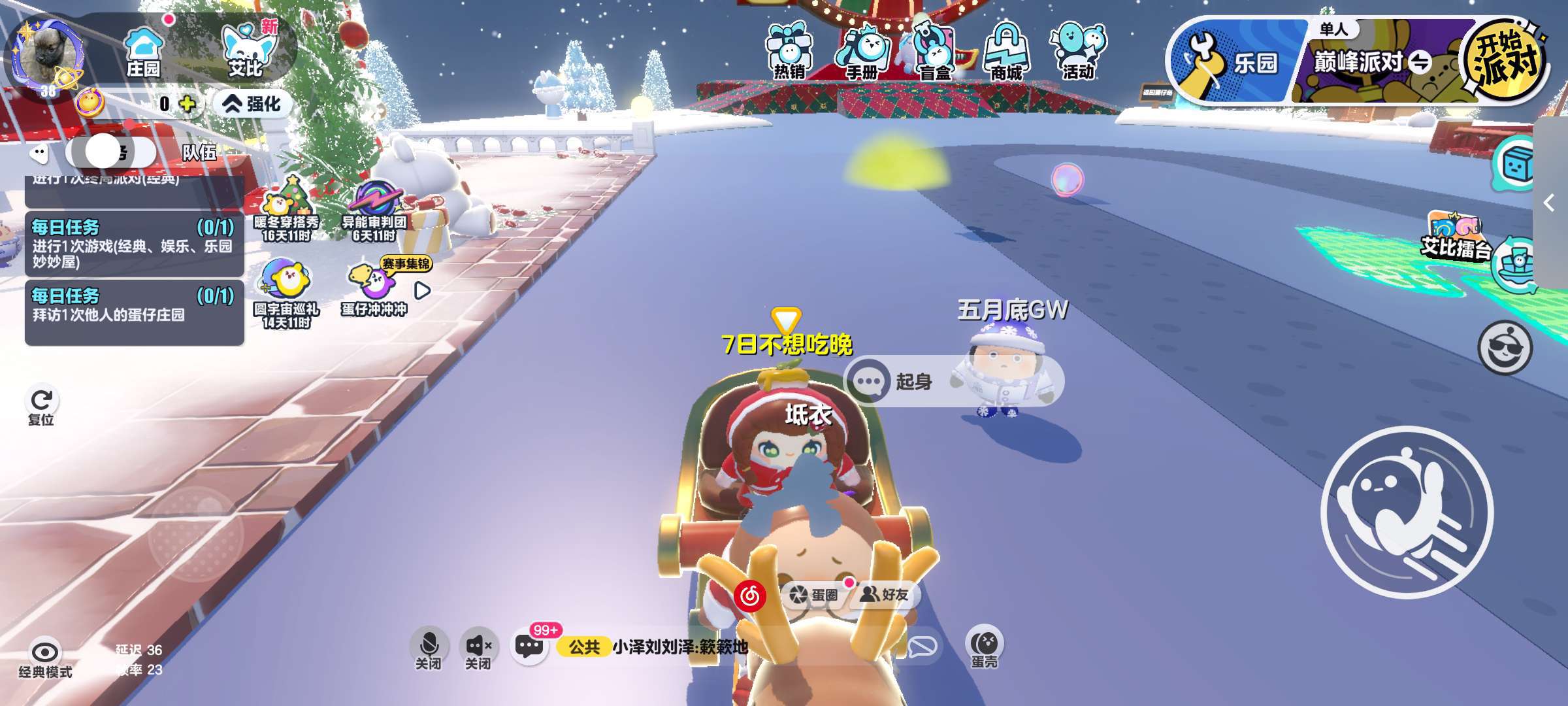Switch to the 队伍 team tab

pyautogui.click(x=199, y=152)
